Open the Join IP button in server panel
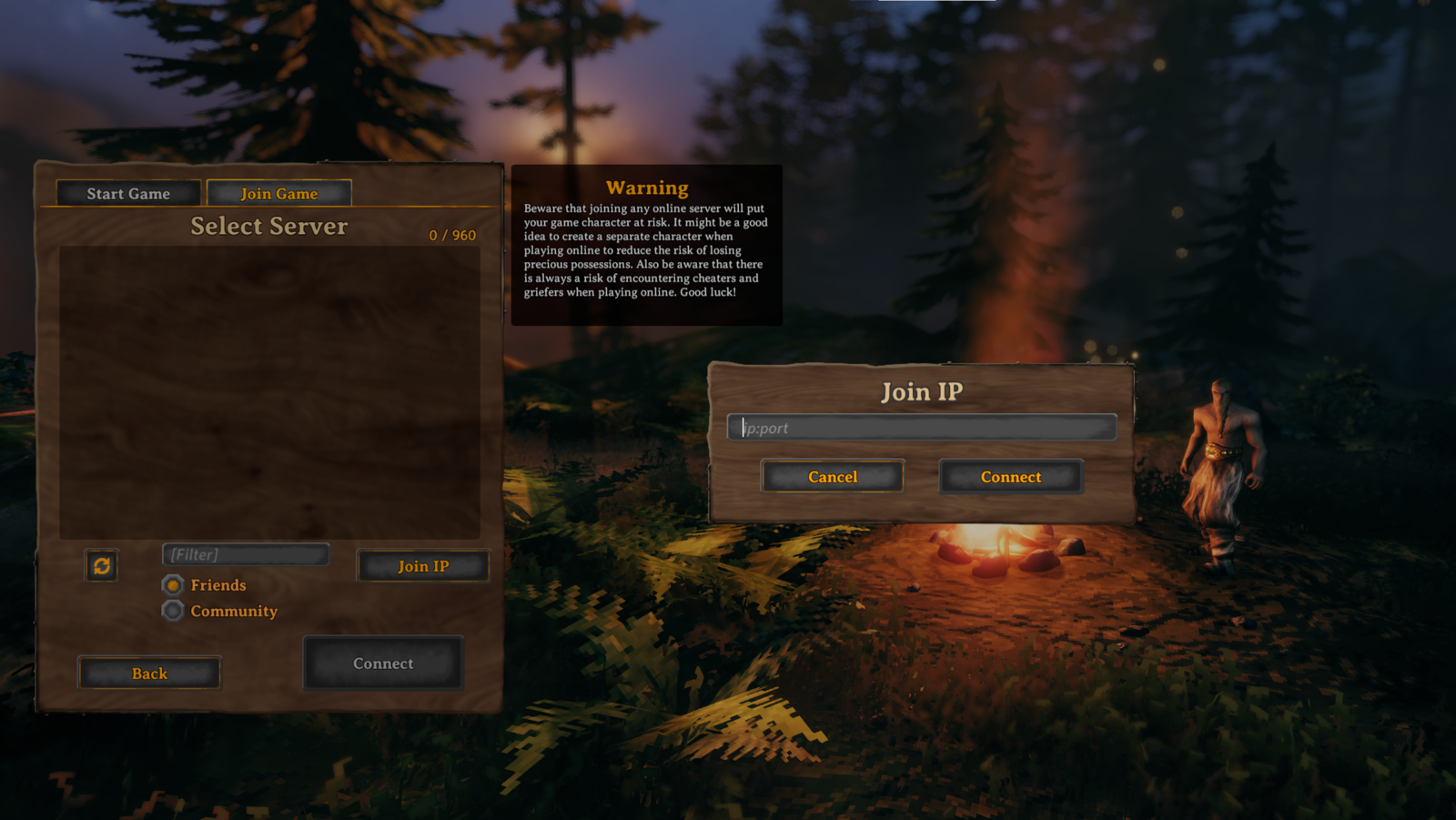The width and height of the screenshot is (1456, 820). 423,566
